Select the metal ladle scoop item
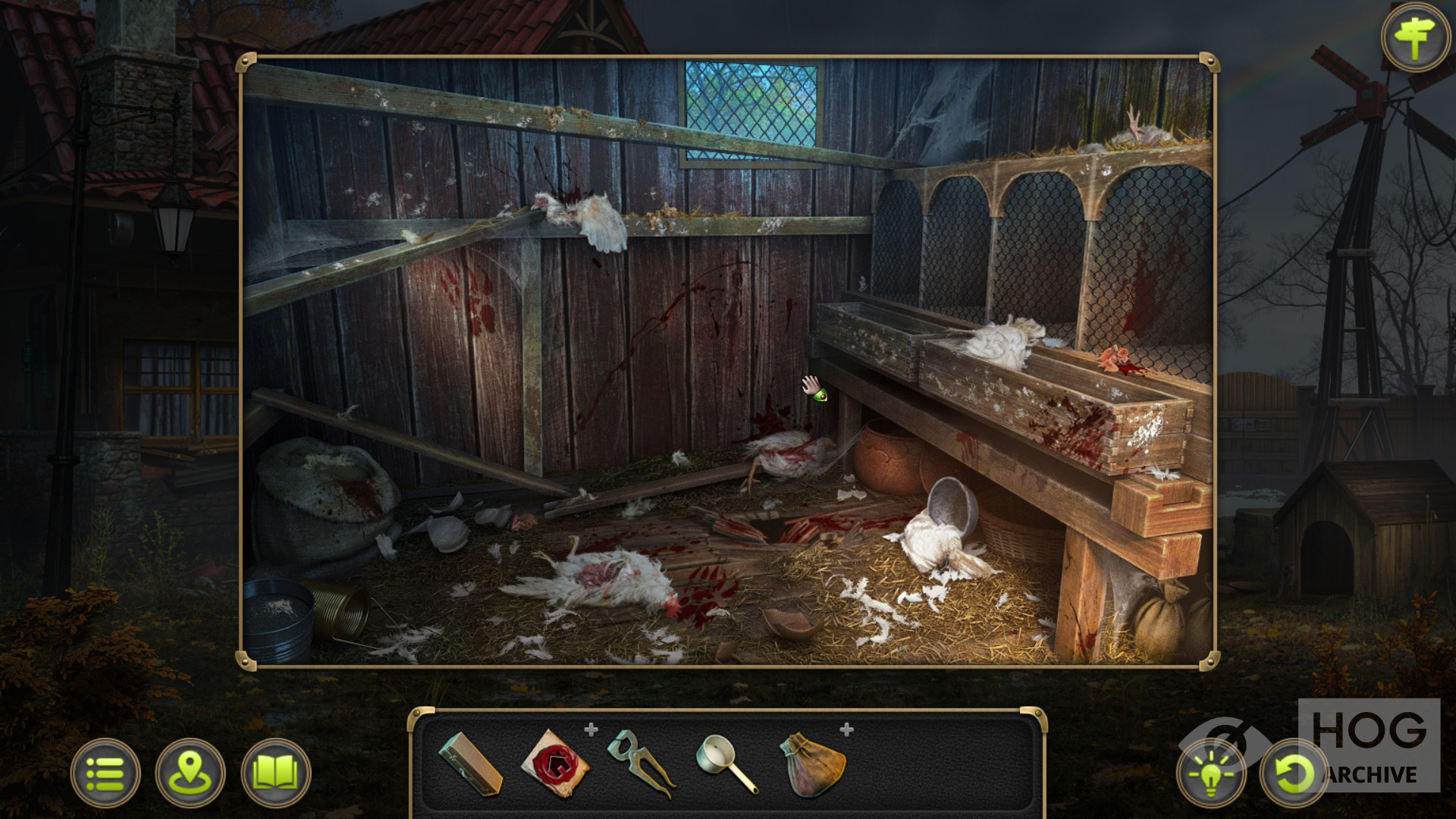This screenshot has width=1456, height=819. (x=726, y=764)
